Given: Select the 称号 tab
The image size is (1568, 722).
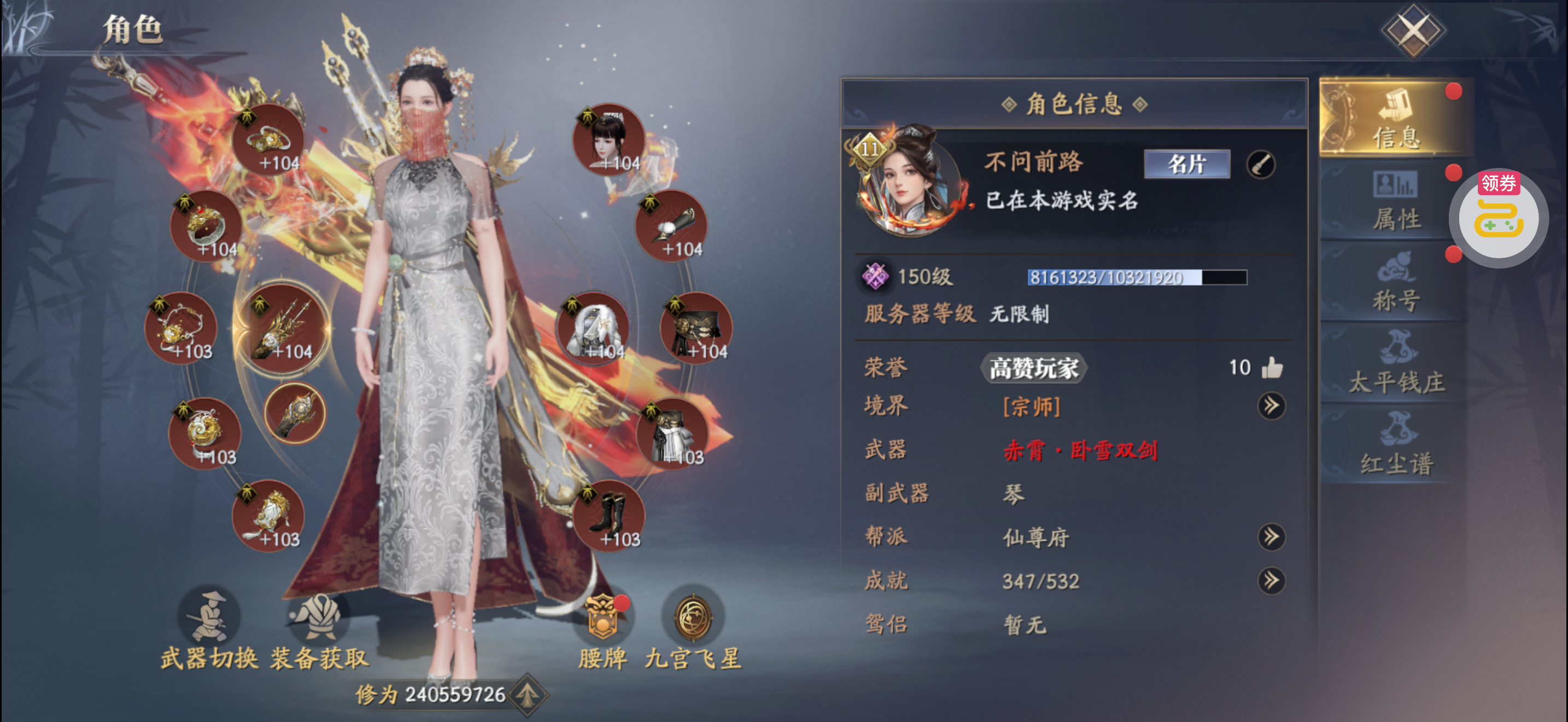Looking at the screenshot, I should click(1395, 282).
